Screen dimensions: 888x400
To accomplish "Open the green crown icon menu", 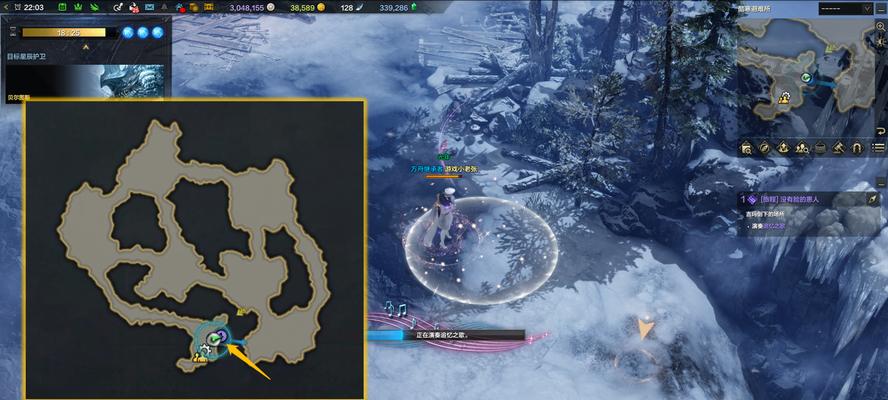I will pos(76,8).
